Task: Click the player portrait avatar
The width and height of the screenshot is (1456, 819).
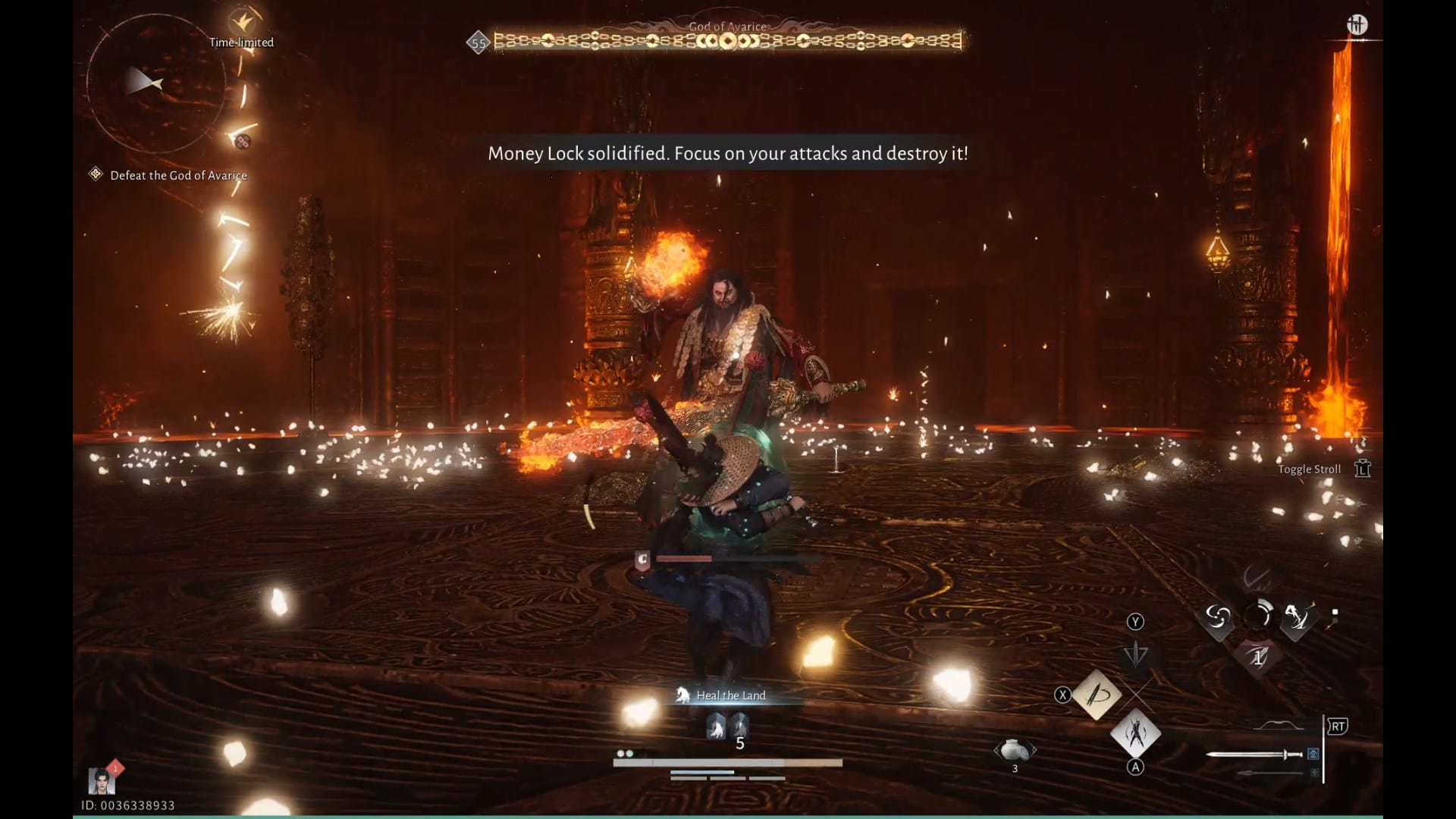Action: tap(101, 780)
